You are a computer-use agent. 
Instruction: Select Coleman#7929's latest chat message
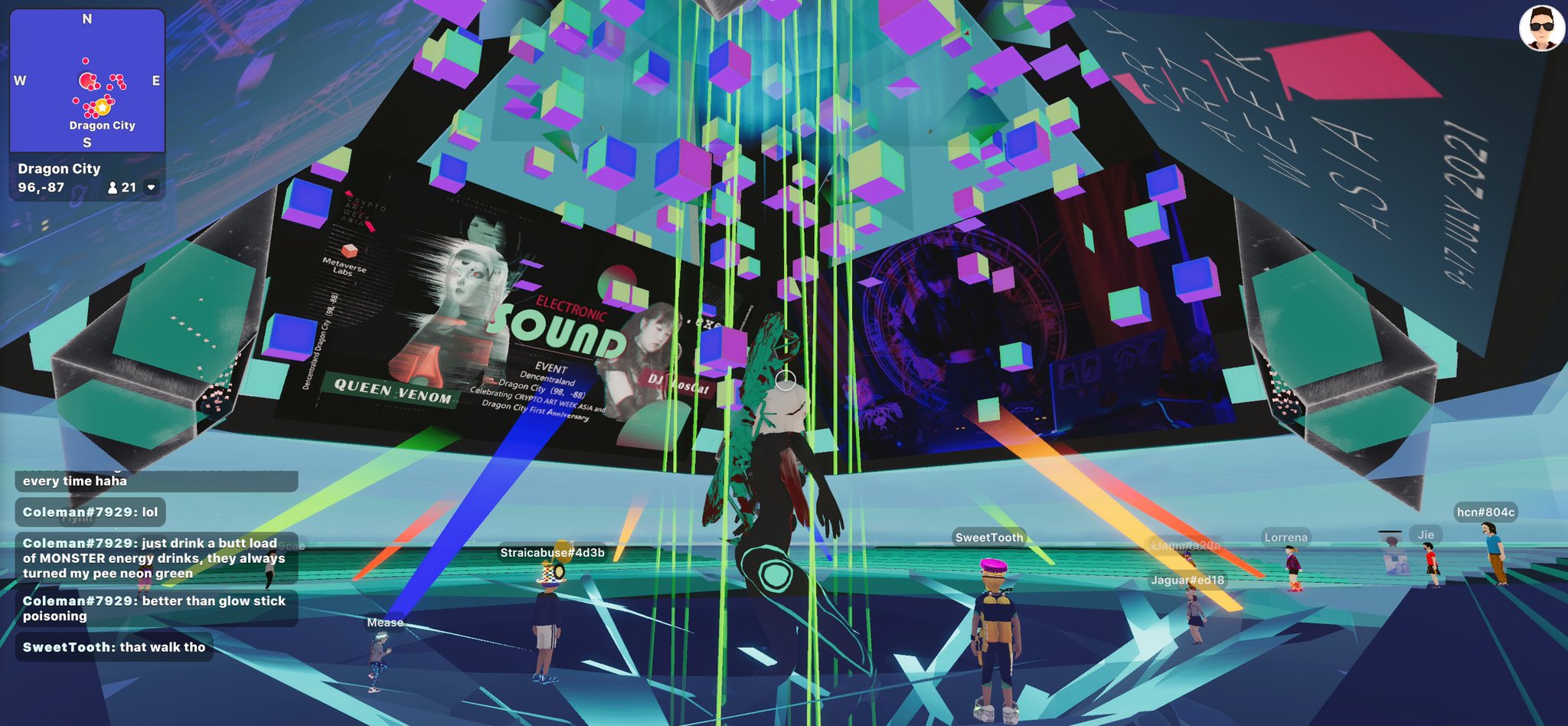155,608
